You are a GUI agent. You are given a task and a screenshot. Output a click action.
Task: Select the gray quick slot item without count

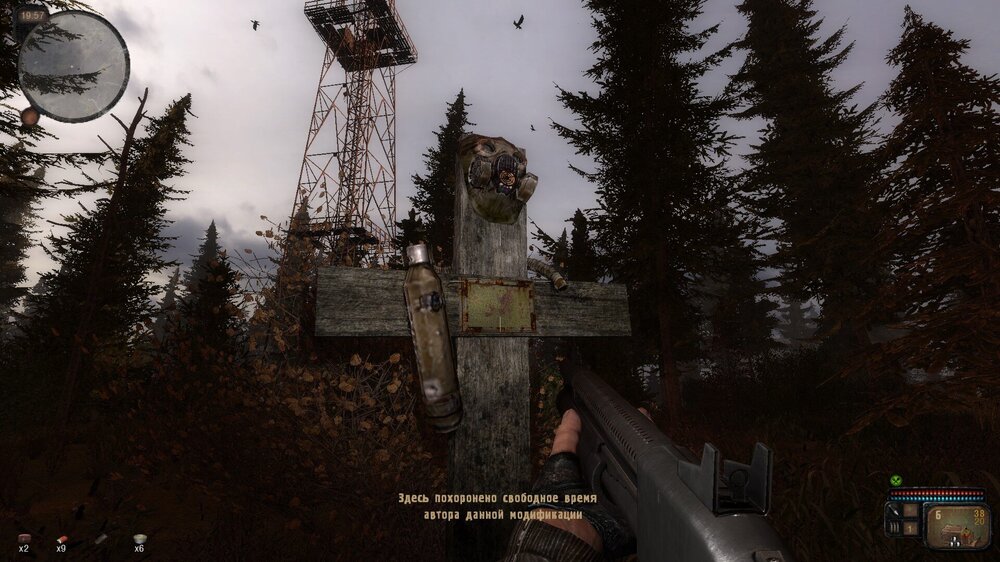point(100,538)
